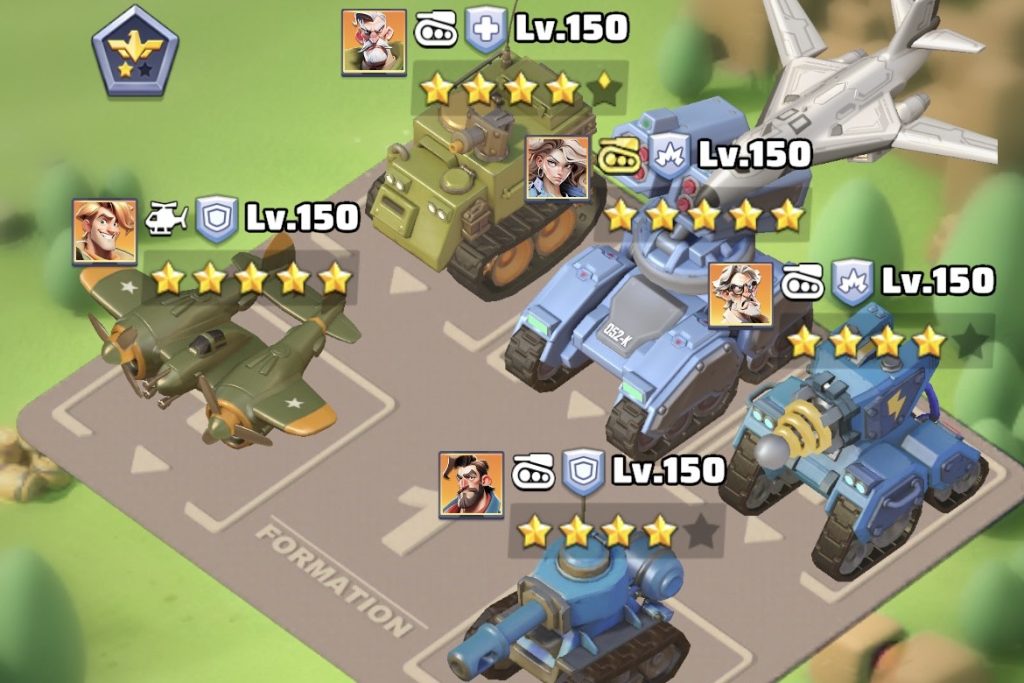
Task: Open the winged star rank badge
Action: 135,50
